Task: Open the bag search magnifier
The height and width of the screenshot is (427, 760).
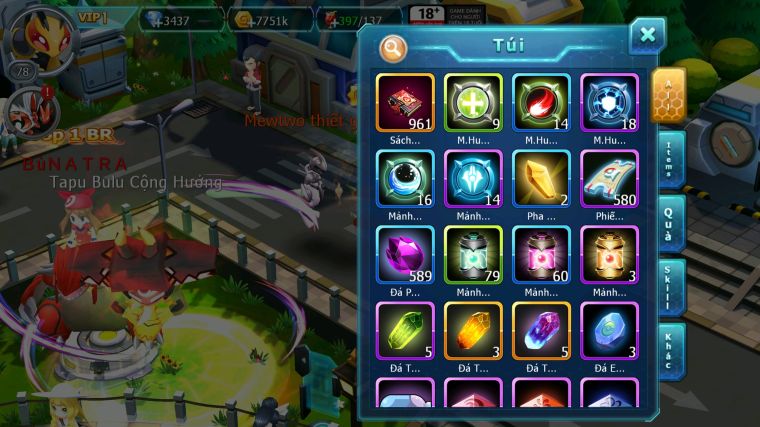Action: pyautogui.click(x=393, y=47)
